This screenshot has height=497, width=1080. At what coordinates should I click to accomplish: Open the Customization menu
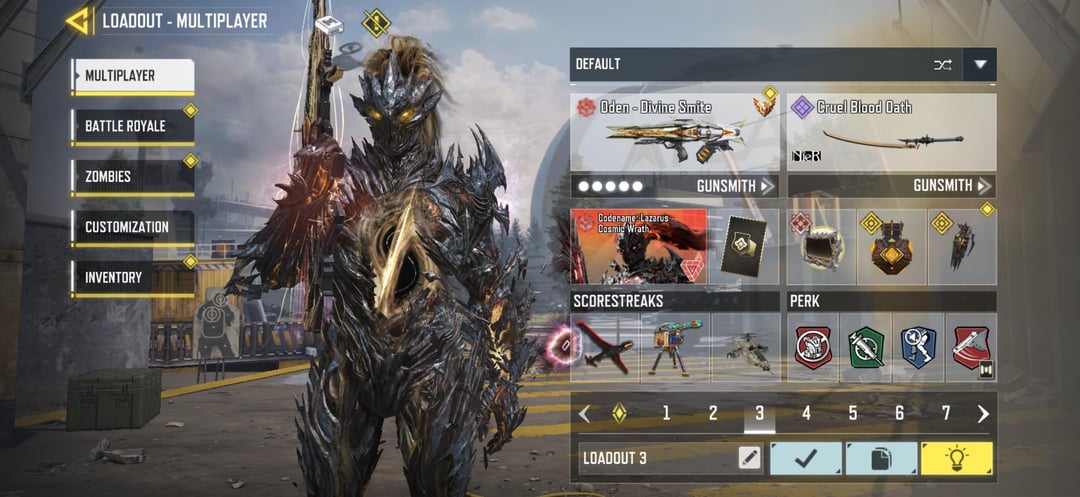[x=132, y=227]
